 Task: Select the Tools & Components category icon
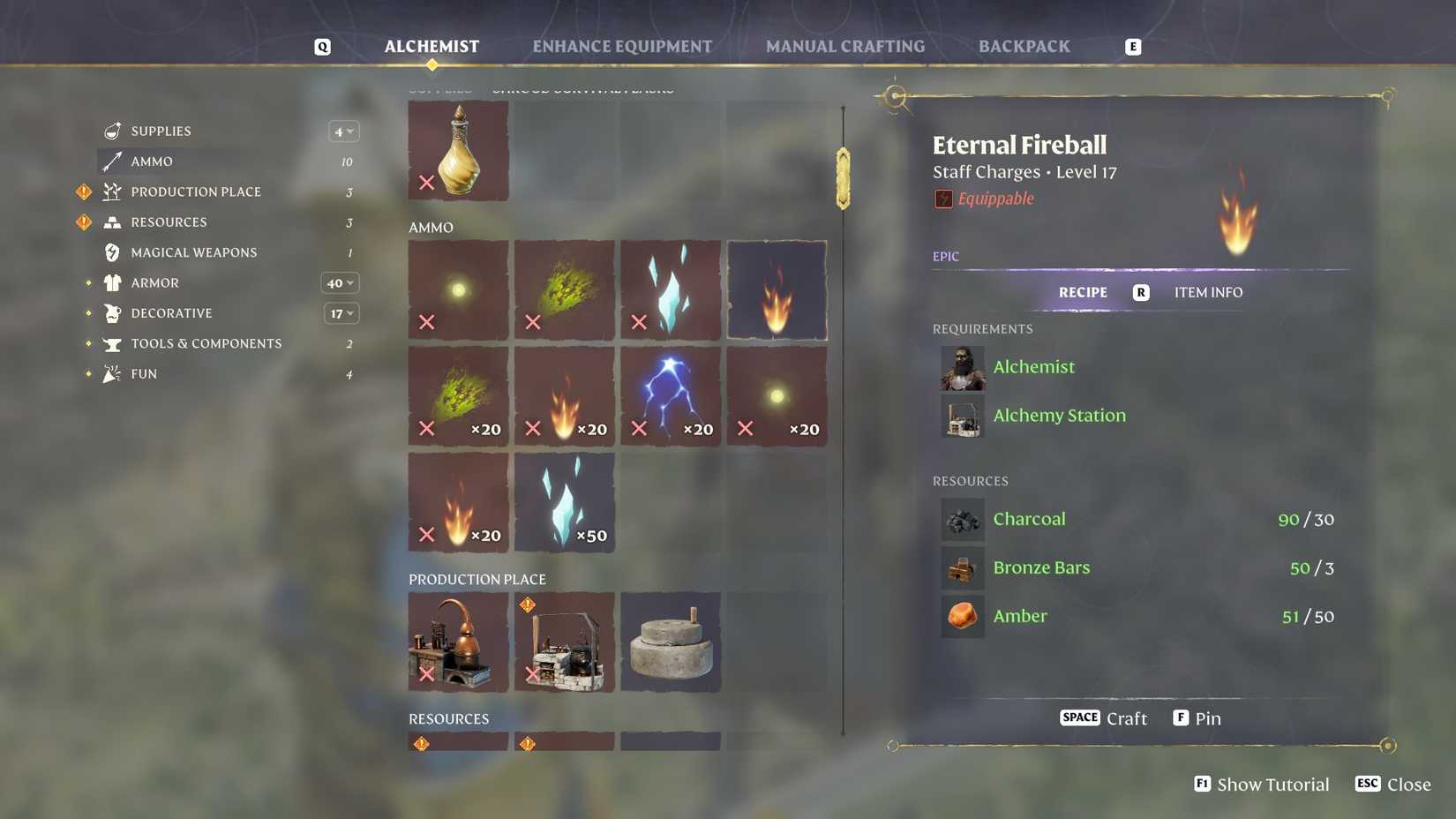pyautogui.click(x=111, y=343)
